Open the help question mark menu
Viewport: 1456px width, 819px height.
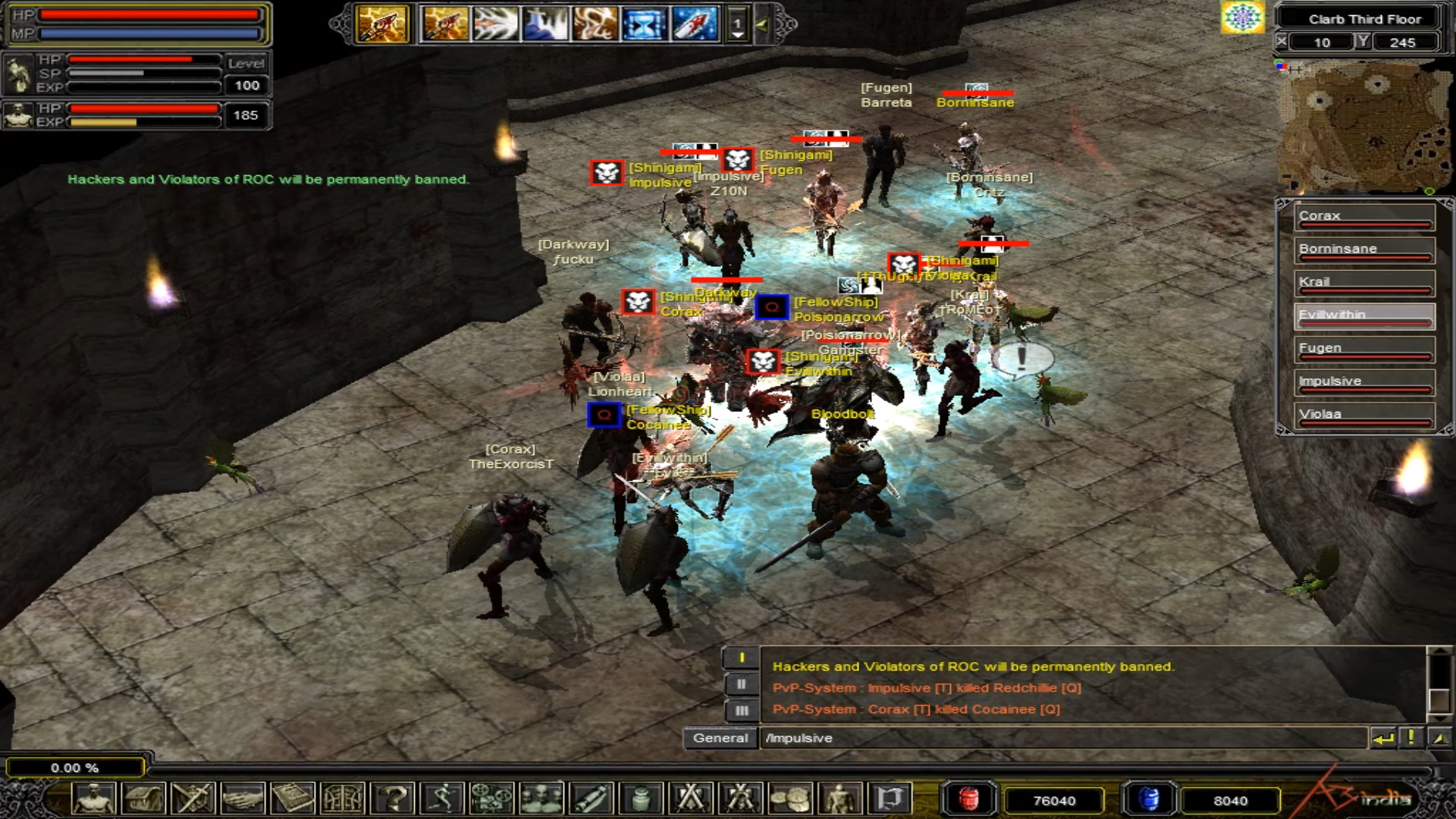394,799
